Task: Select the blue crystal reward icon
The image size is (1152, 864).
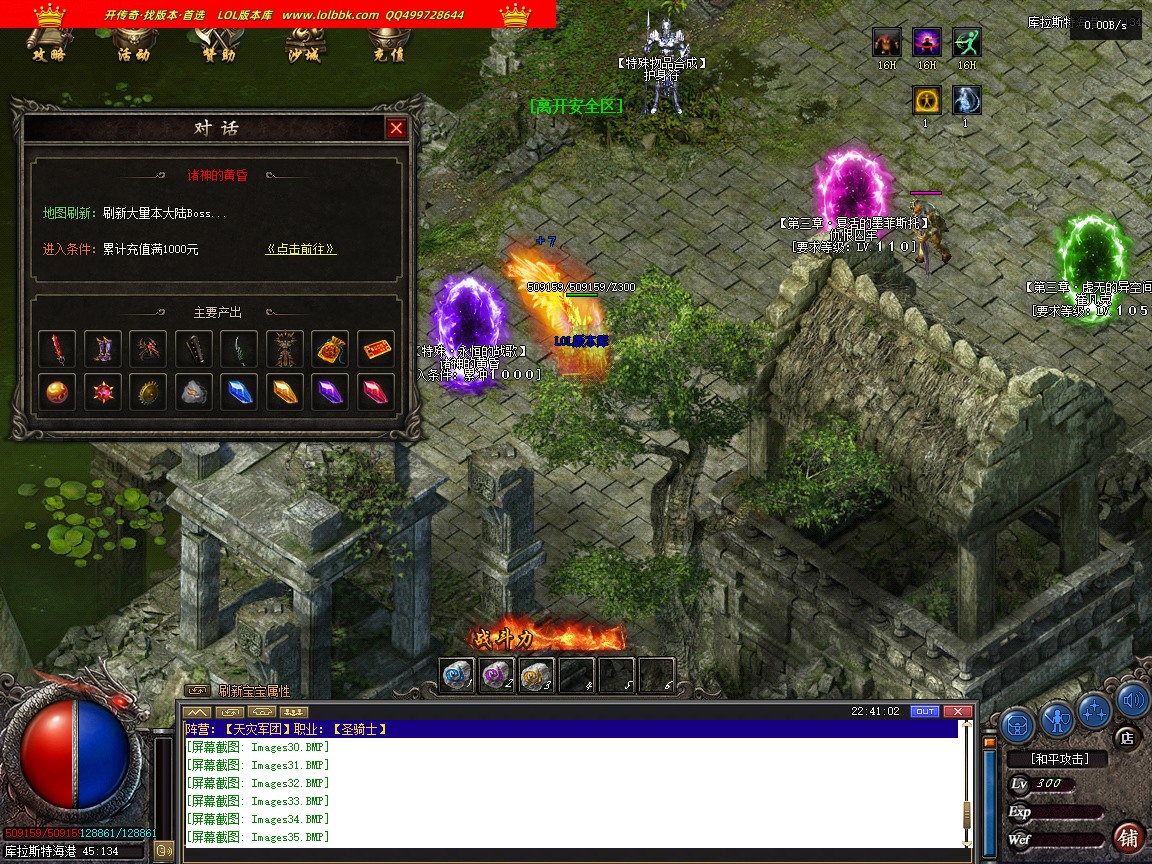Action: (239, 392)
